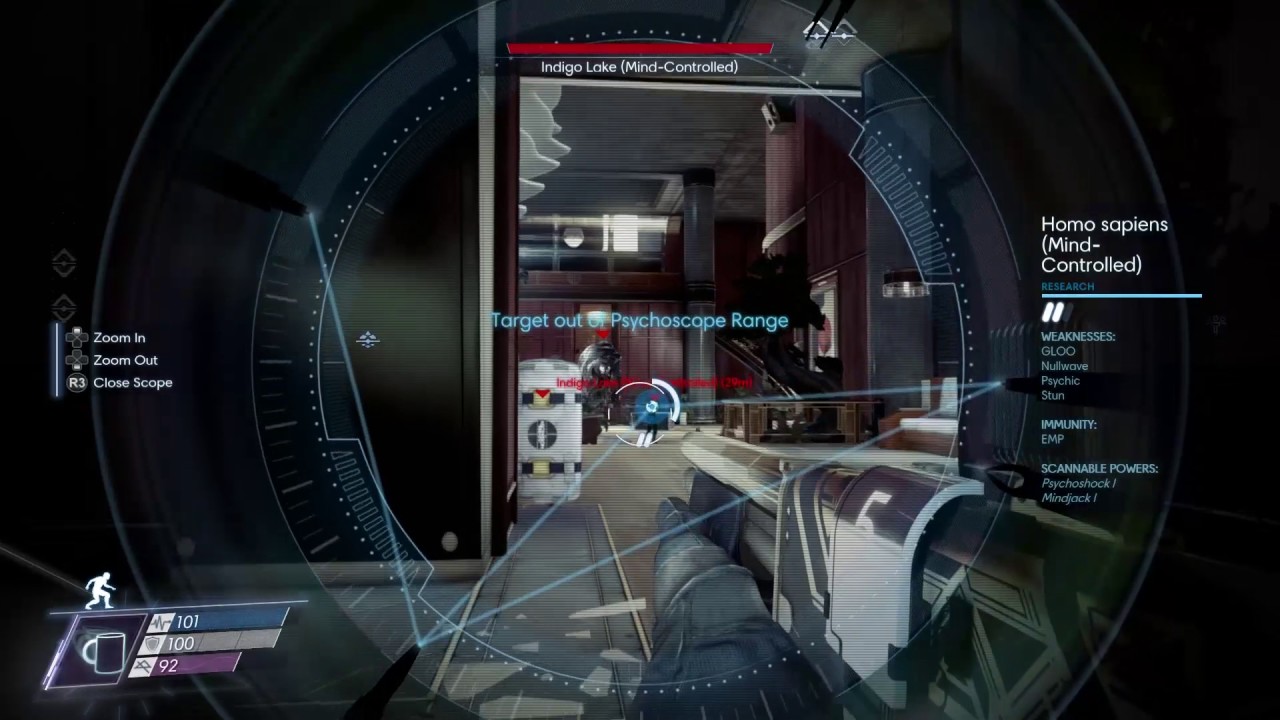Select the Zoom In scope option

(x=118, y=338)
